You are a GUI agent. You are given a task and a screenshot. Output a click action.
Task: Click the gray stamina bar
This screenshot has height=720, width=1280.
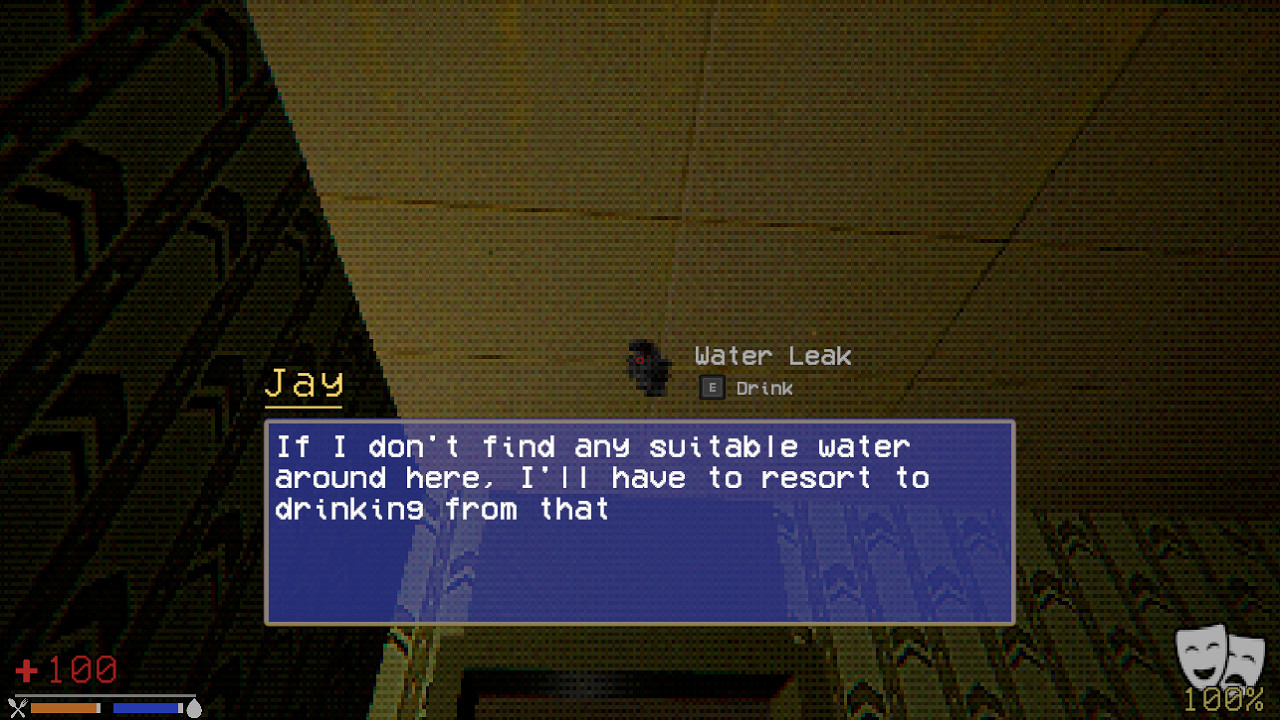coord(105,696)
